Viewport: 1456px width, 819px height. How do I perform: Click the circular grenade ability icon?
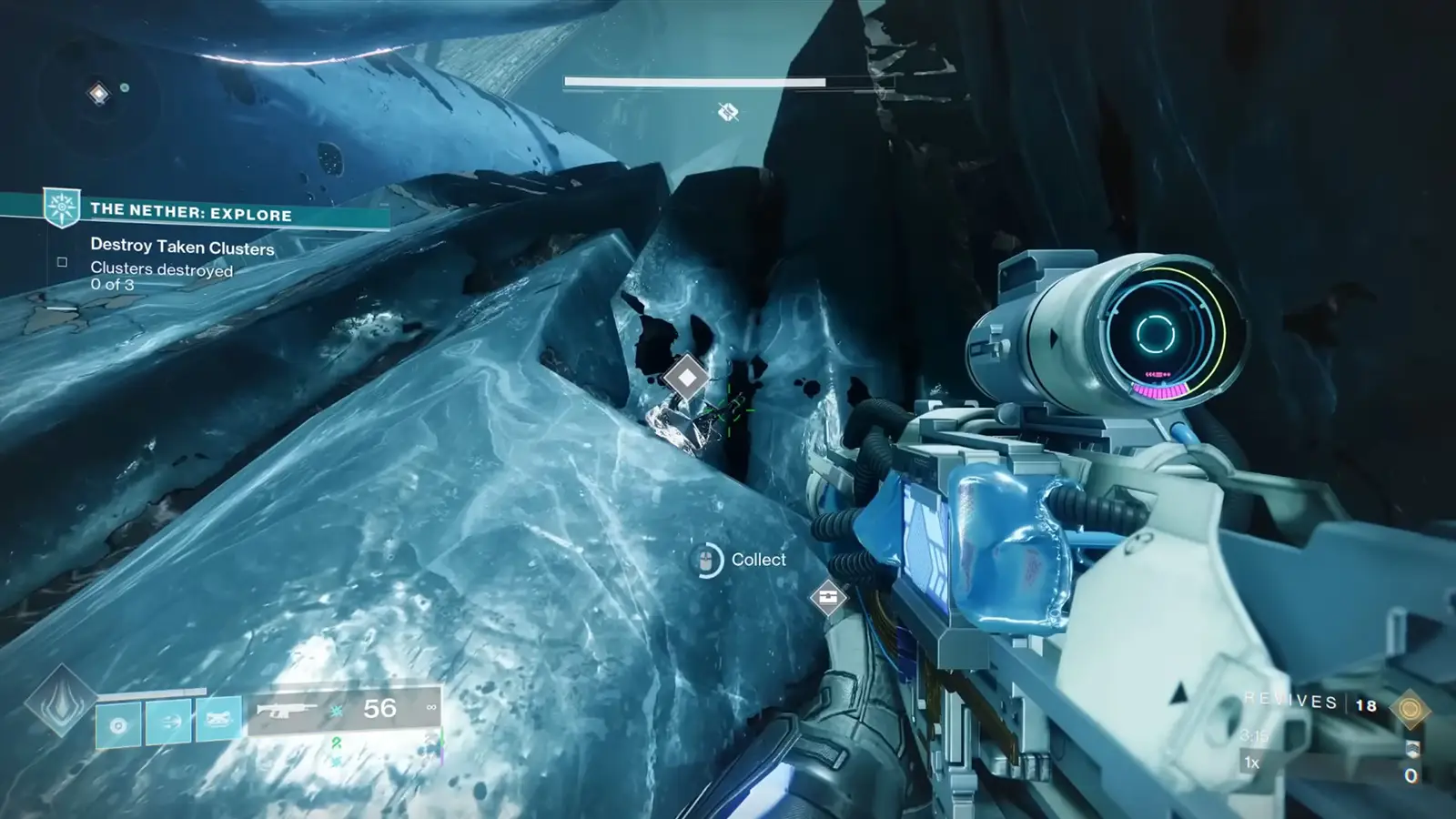click(x=116, y=725)
